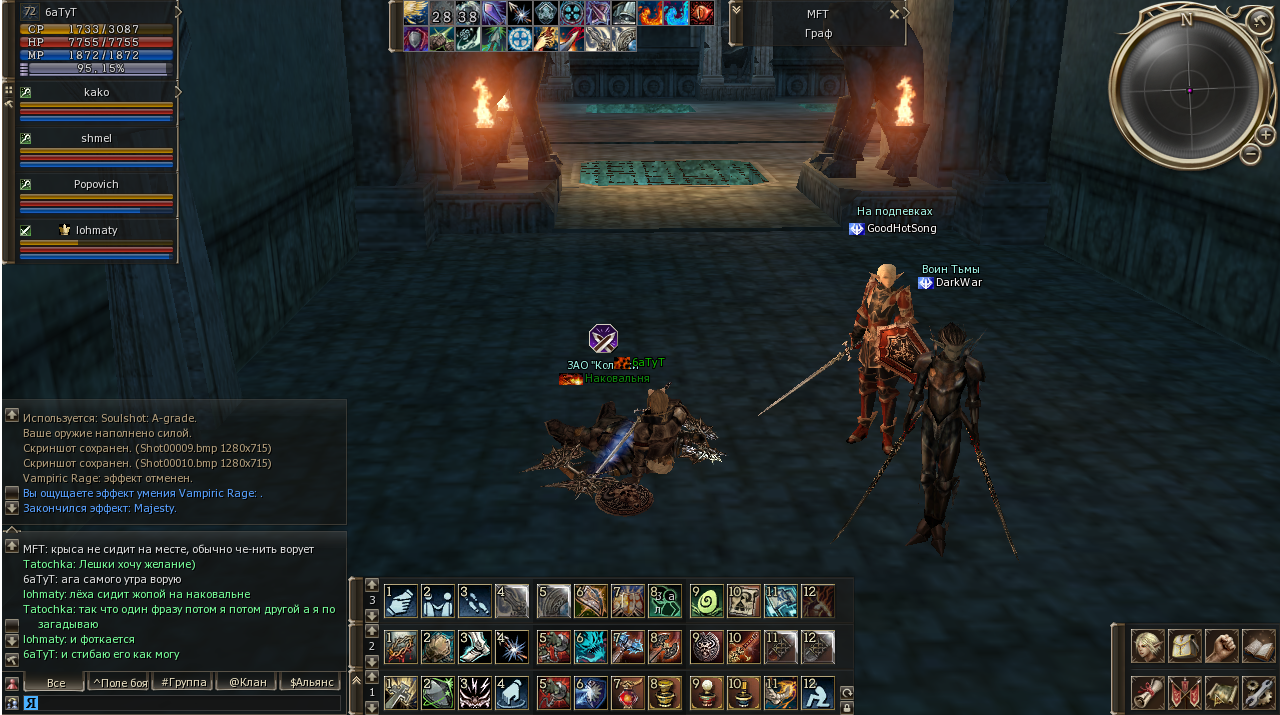
Task: Use the sit-down action in hotbar slot 12
Action: tap(817, 692)
